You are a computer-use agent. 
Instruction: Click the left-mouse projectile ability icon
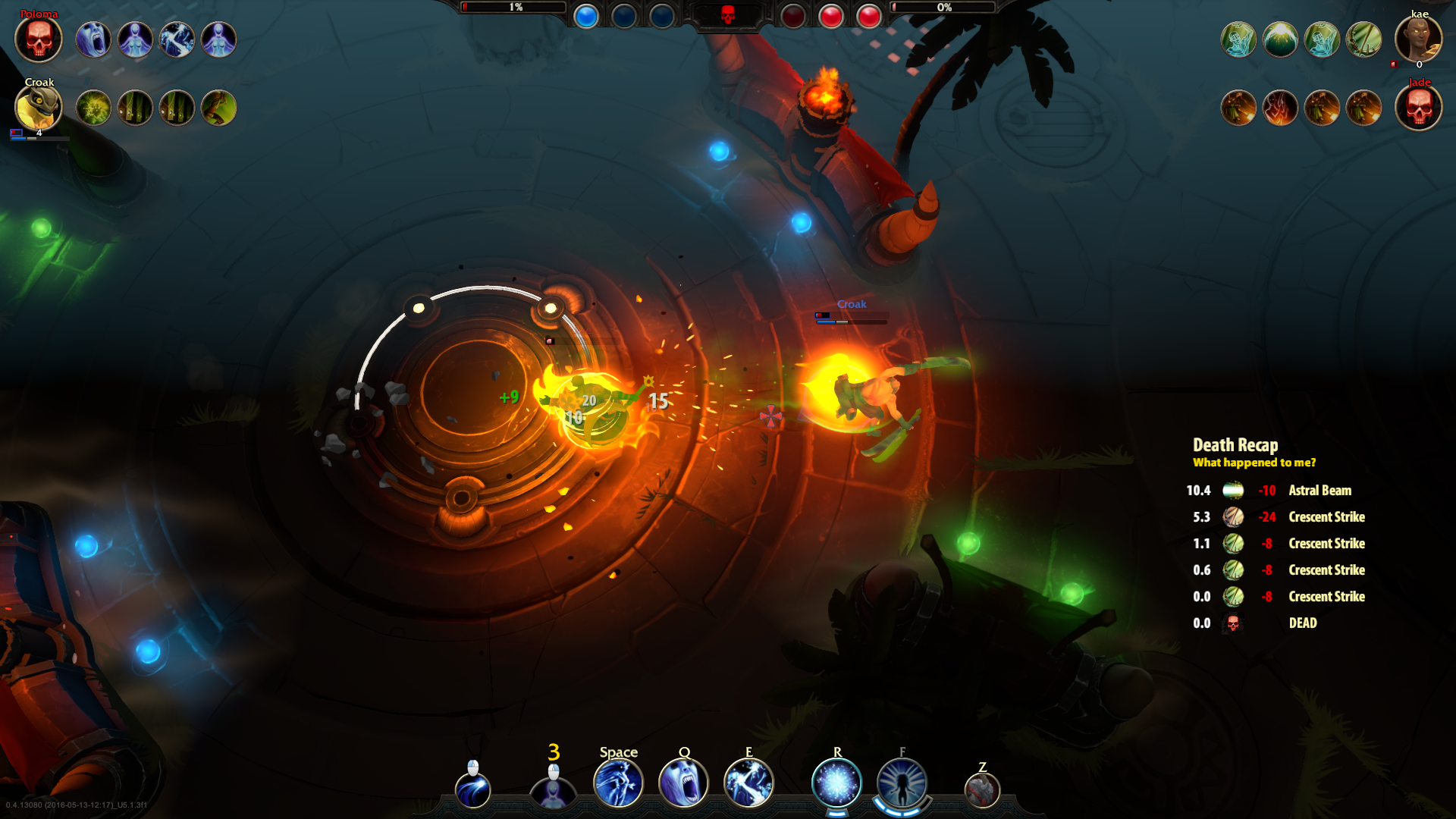click(474, 789)
